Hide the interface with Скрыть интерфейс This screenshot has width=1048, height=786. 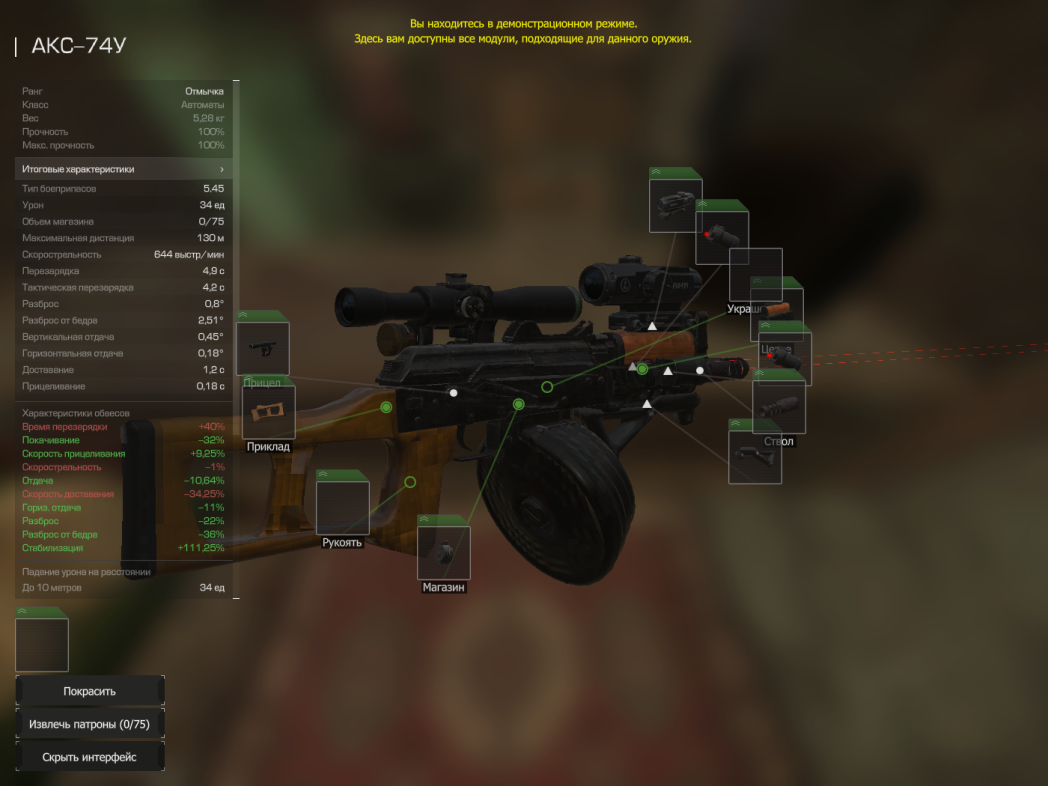pos(90,757)
